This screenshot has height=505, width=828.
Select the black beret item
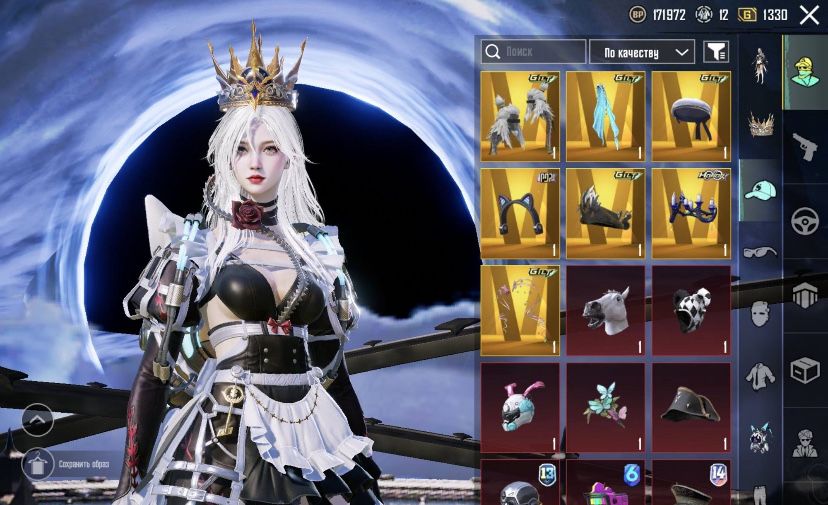point(691,116)
